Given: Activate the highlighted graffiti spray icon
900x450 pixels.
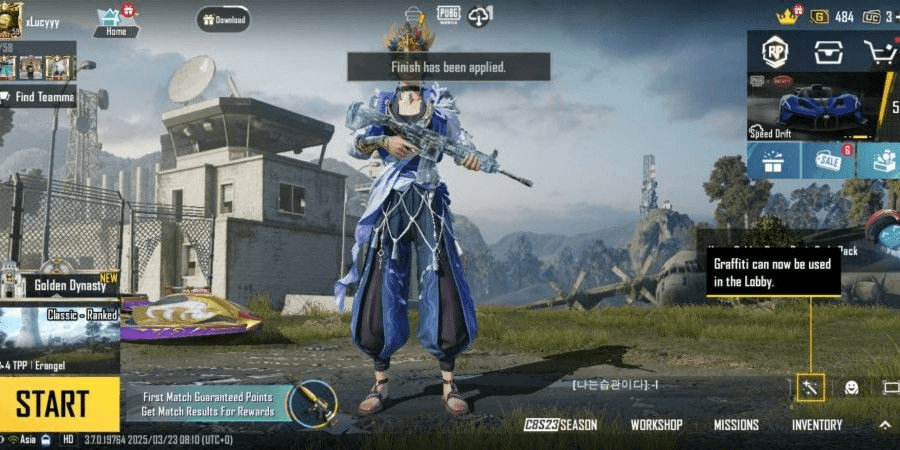Looking at the screenshot, I should point(810,387).
